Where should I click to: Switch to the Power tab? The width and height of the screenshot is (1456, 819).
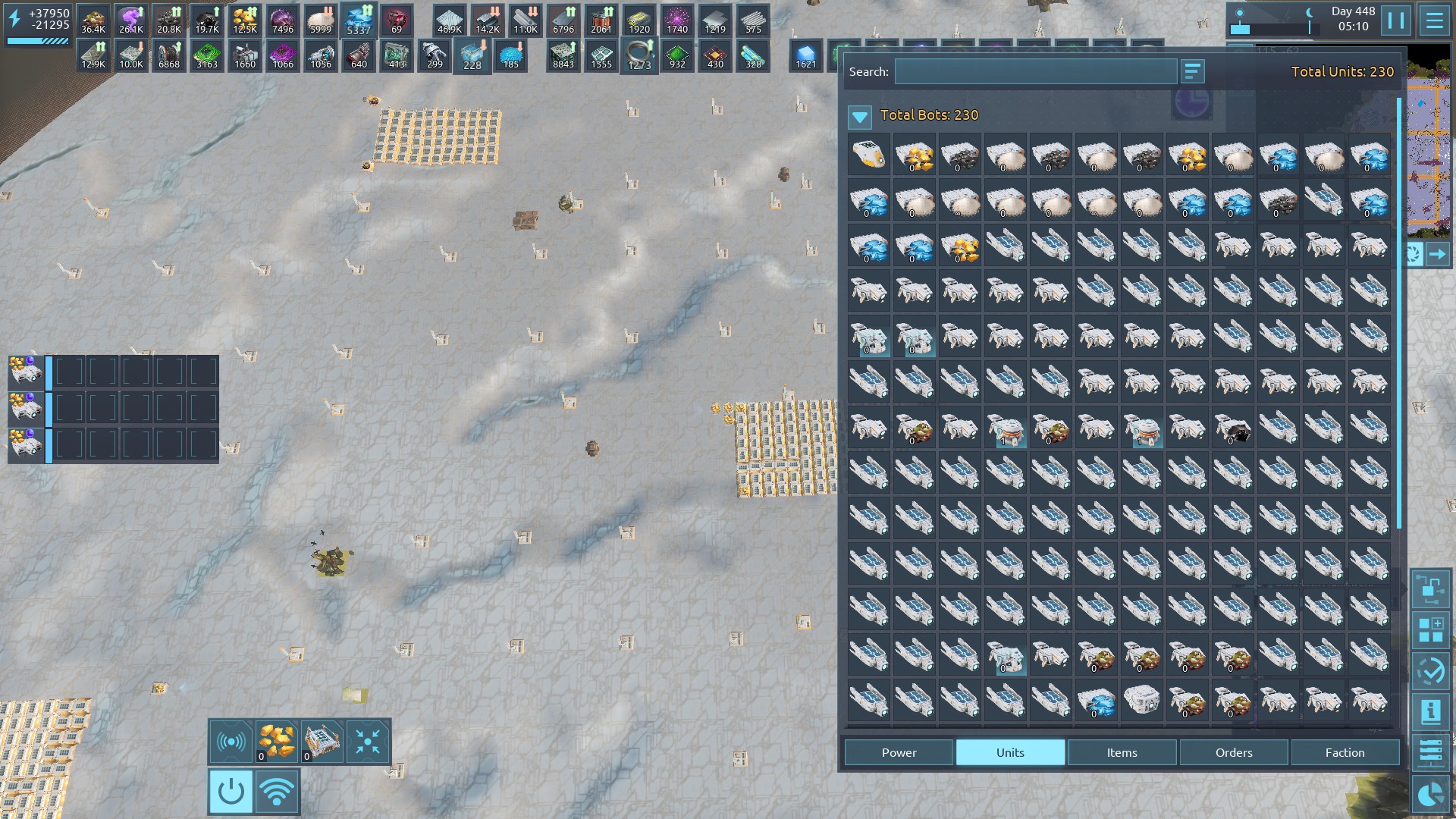pos(899,752)
